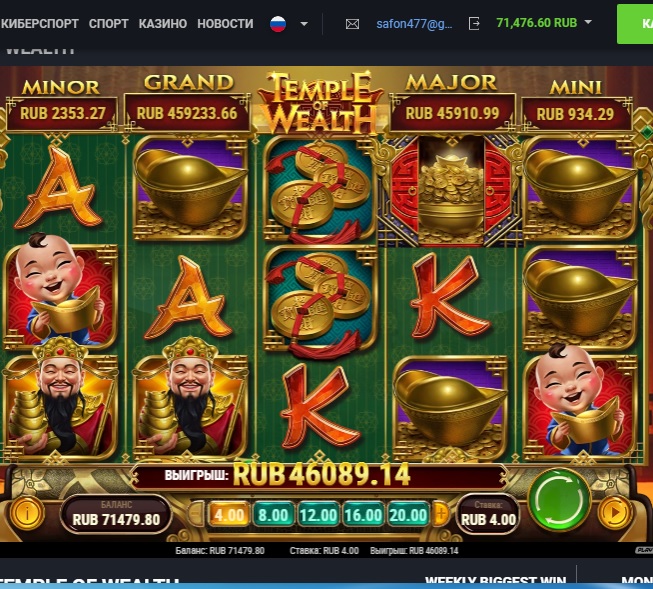Activate the orange autoplay arrow button
Viewport: 653px width, 589px height.
point(614,513)
